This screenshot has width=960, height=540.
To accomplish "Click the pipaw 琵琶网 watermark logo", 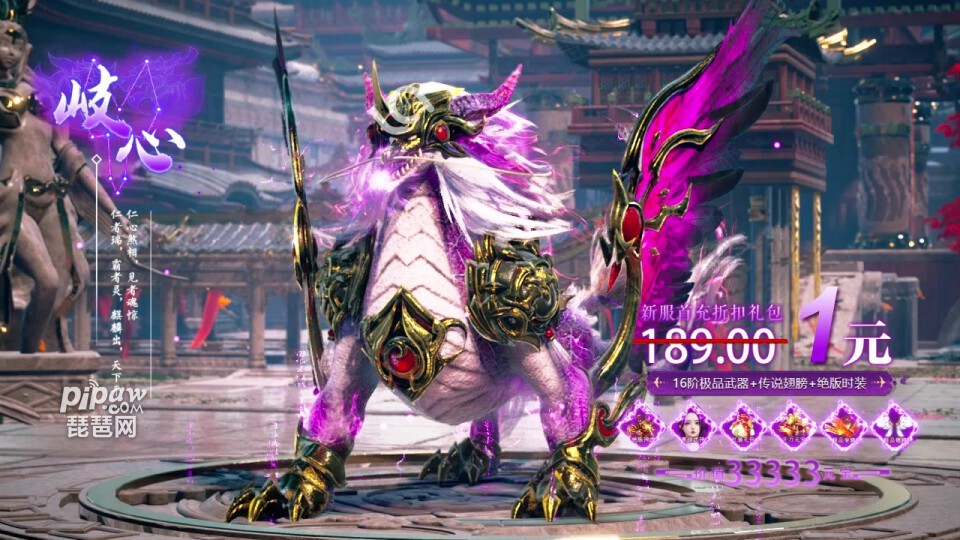I will [101, 410].
